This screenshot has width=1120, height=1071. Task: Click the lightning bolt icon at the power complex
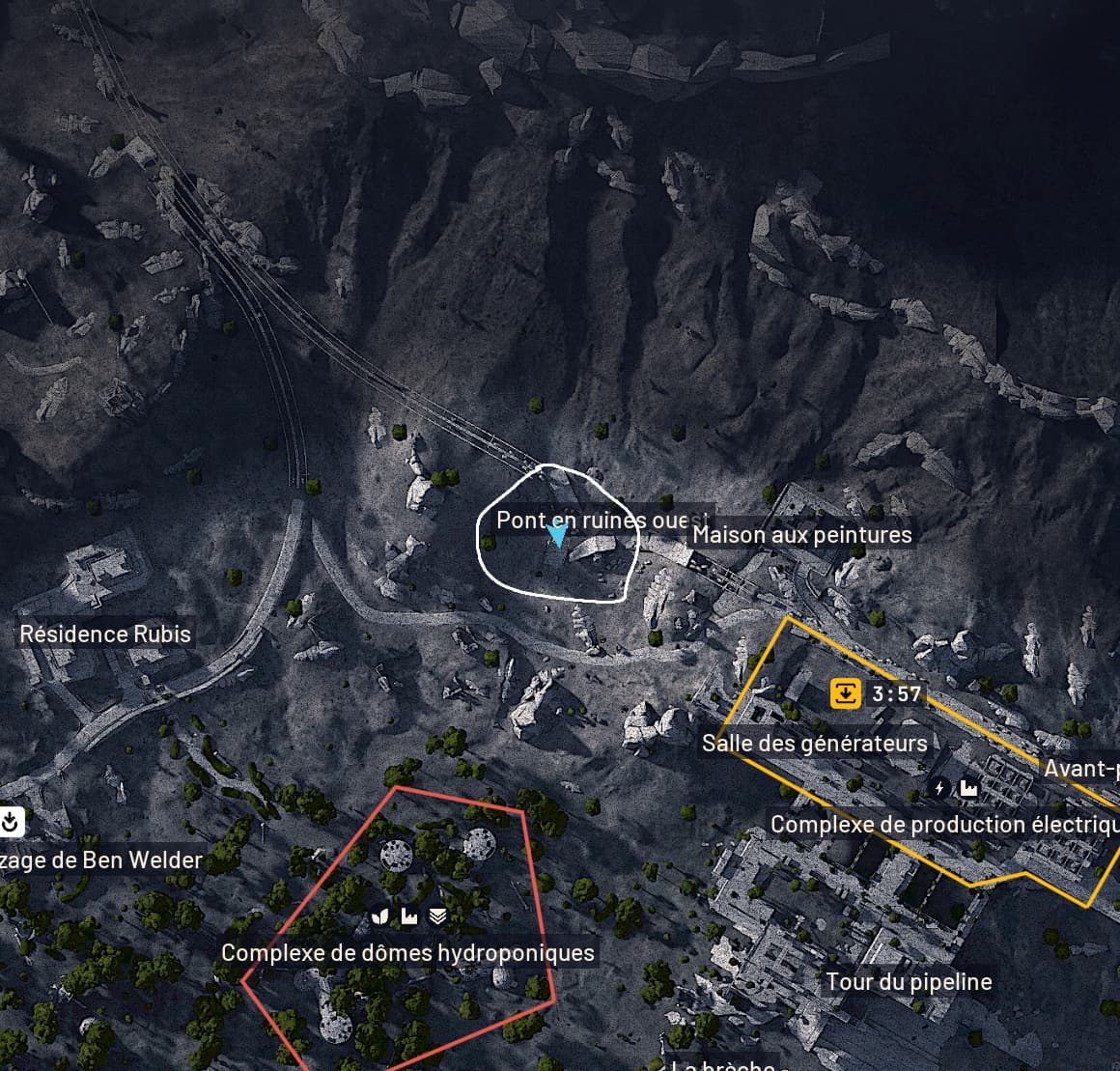940,788
